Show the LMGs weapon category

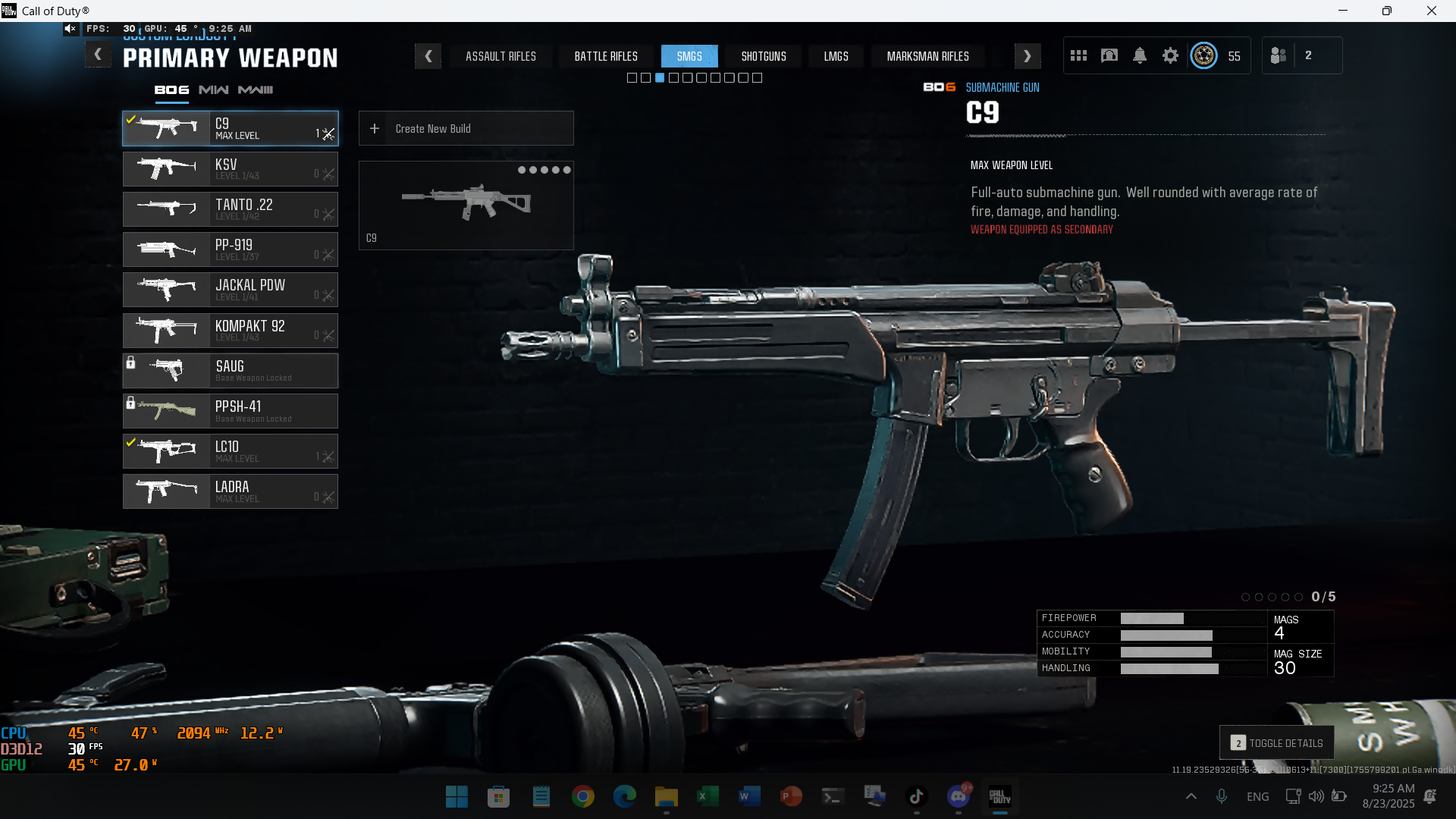pos(836,56)
